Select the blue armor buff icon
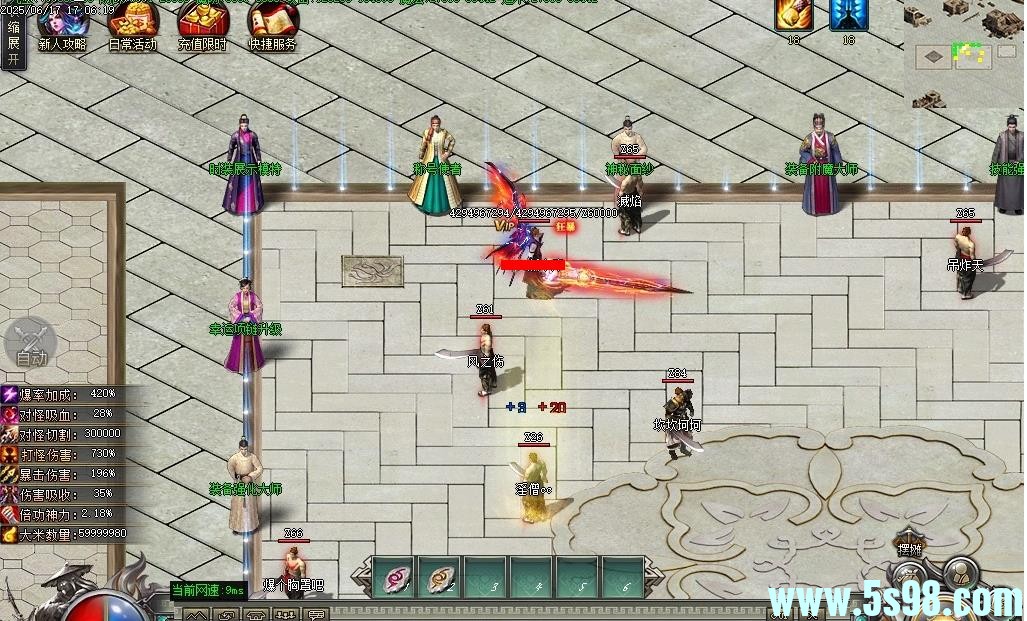The width and height of the screenshot is (1027, 621). coord(849,15)
